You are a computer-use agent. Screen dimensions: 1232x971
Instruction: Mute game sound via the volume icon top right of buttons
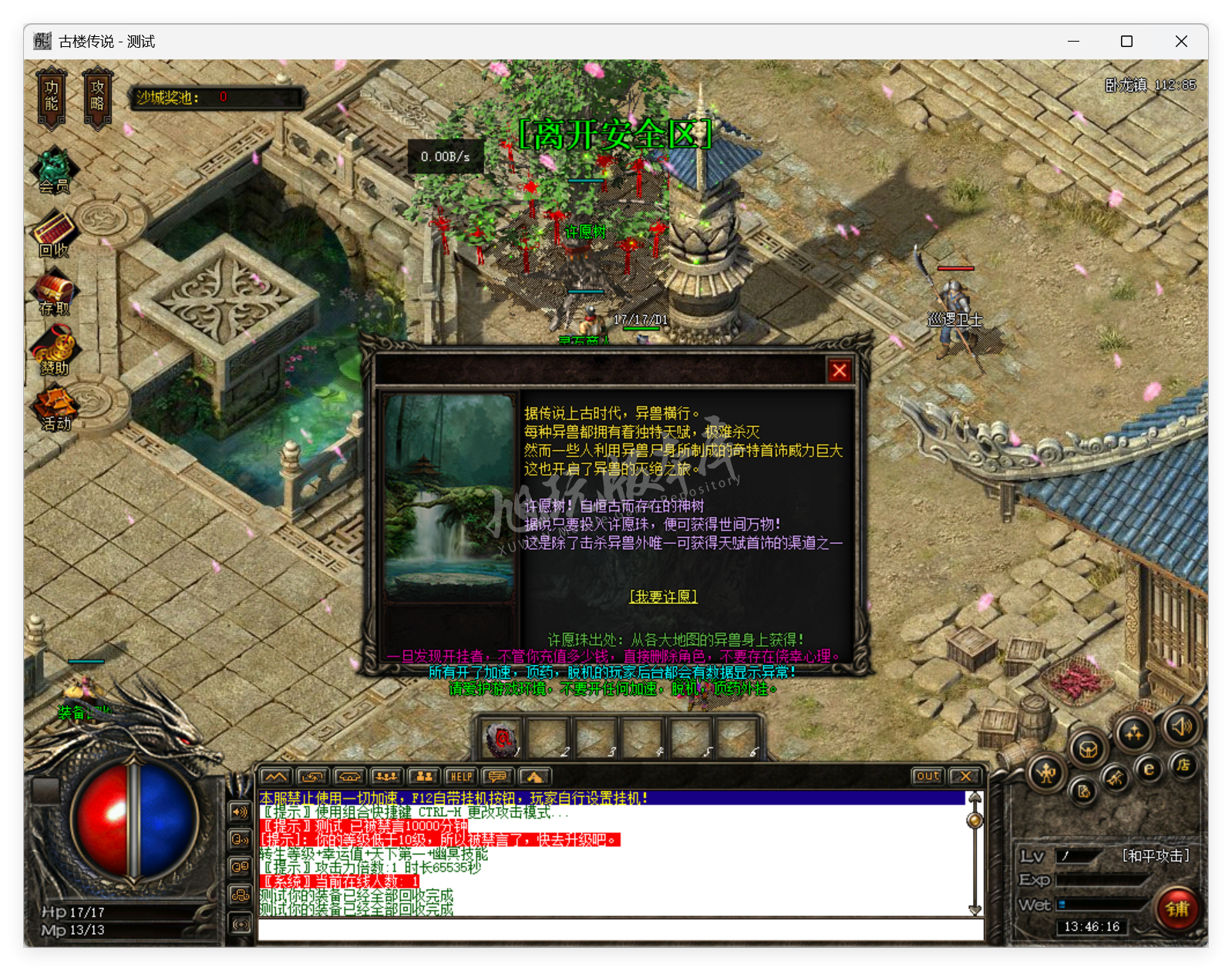pos(1183,726)
